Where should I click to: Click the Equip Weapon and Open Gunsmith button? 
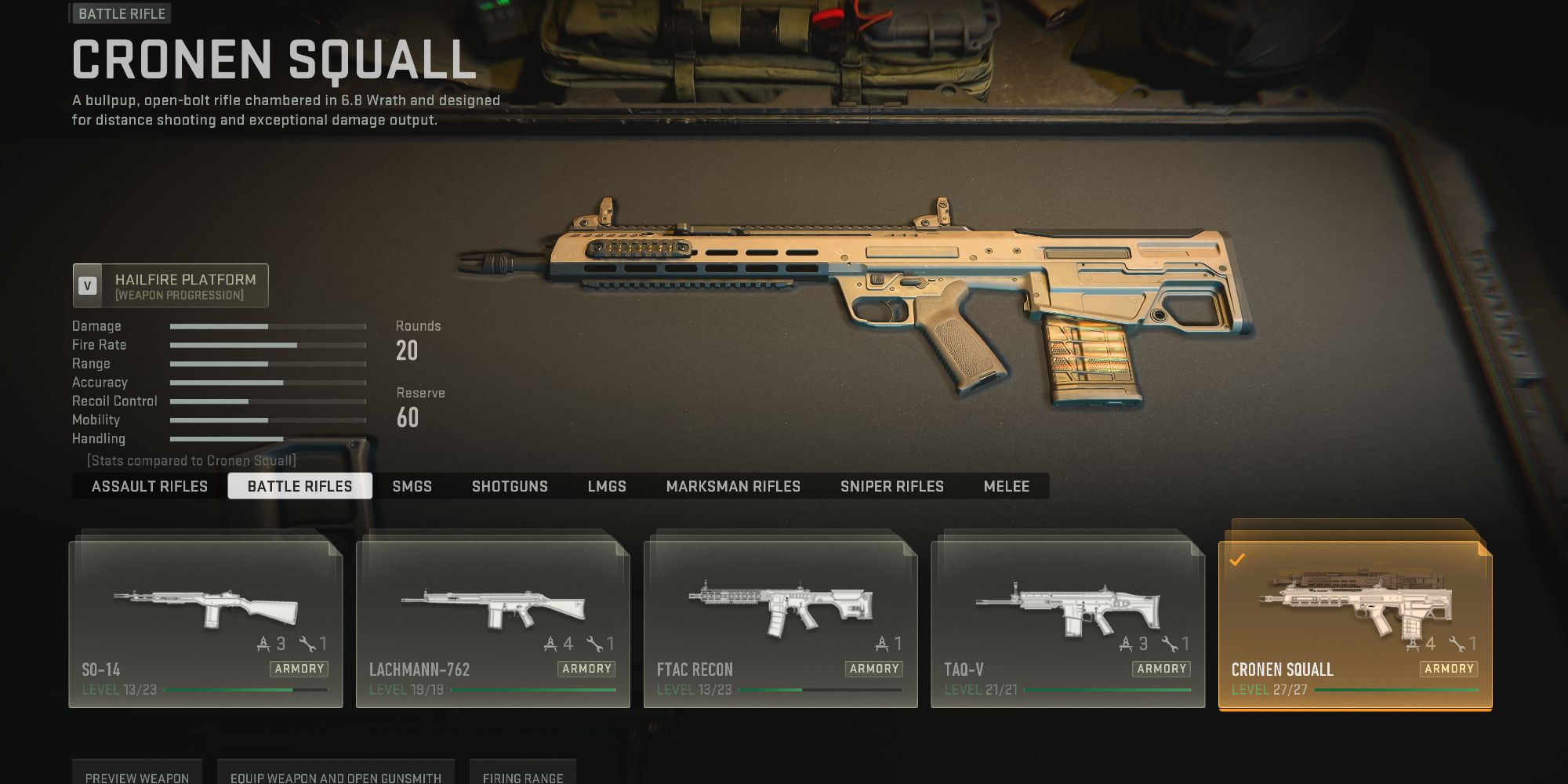coord(336,776)
